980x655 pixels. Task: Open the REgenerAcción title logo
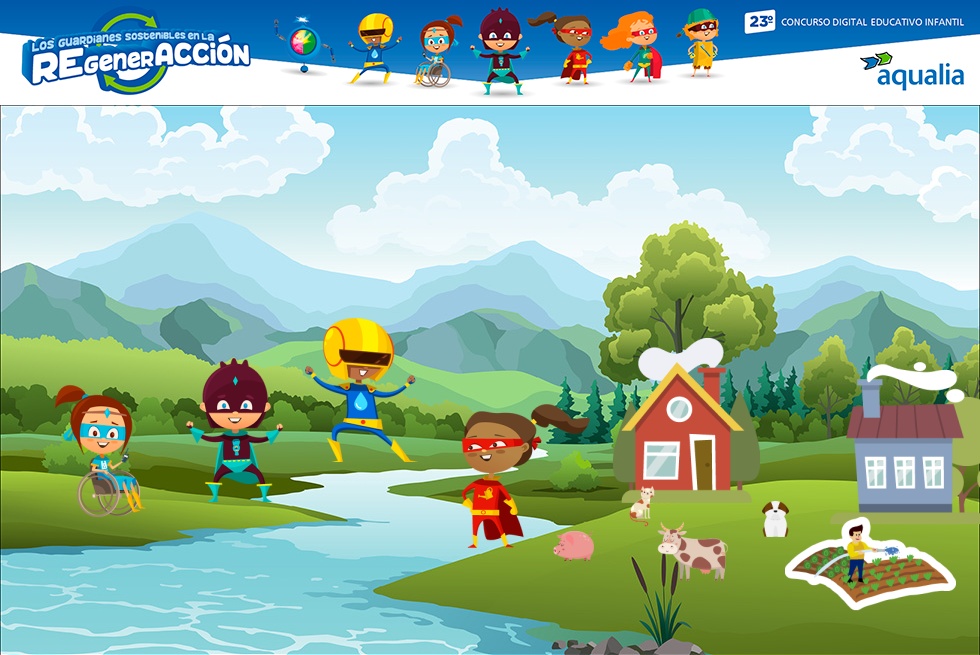pyautogui.click(x=136, y=54)
